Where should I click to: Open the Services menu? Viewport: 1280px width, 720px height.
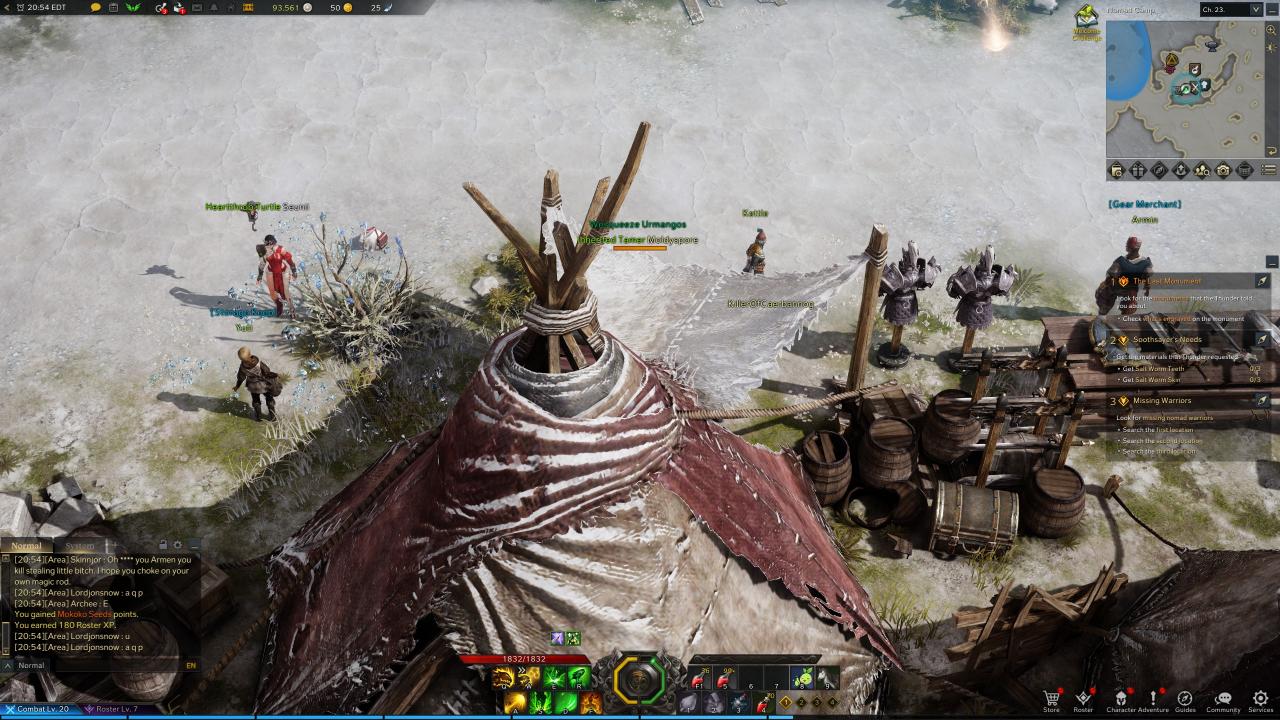tap(1260, 699)
